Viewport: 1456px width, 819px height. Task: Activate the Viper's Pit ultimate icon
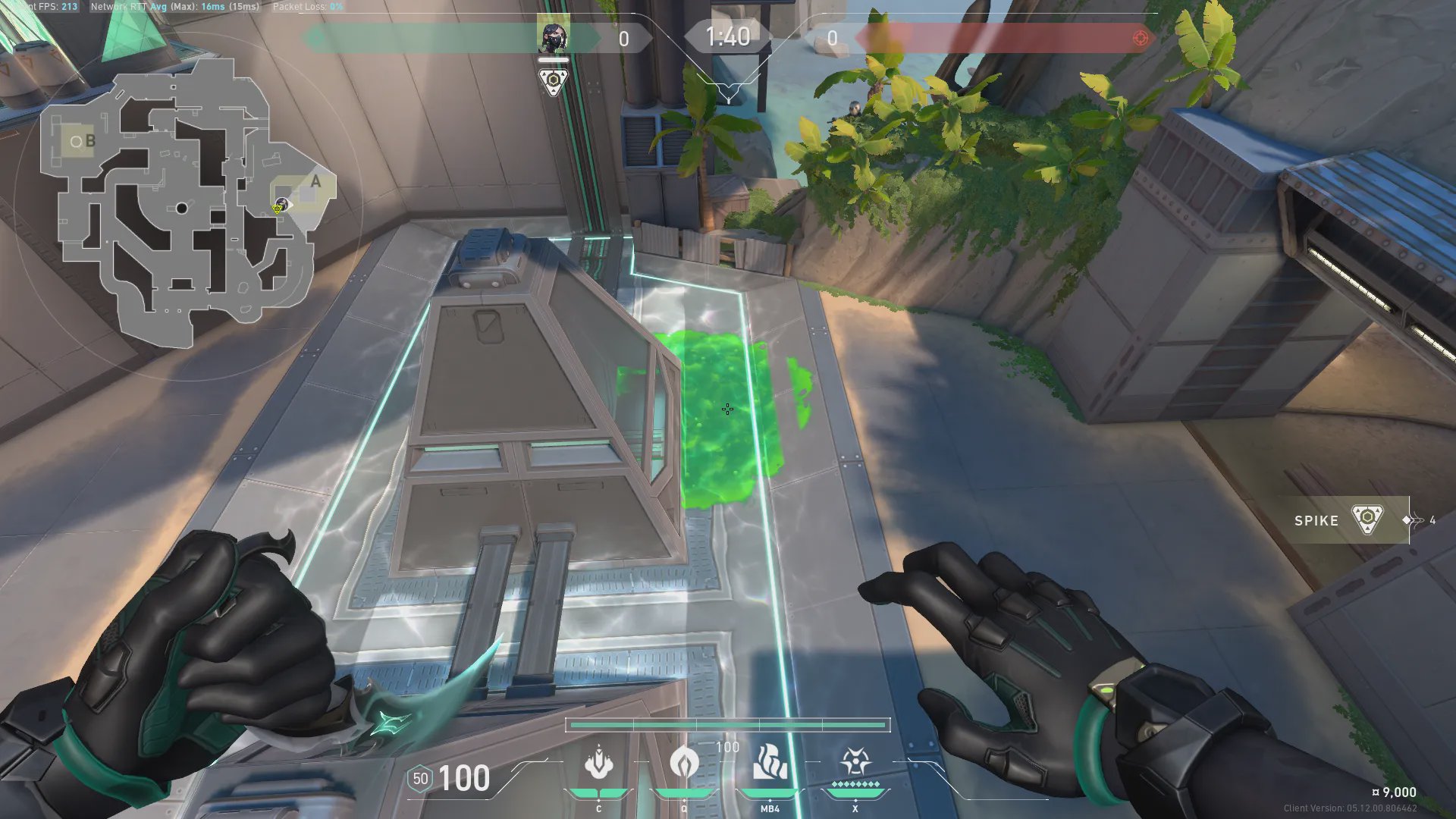tap(855, 761)
